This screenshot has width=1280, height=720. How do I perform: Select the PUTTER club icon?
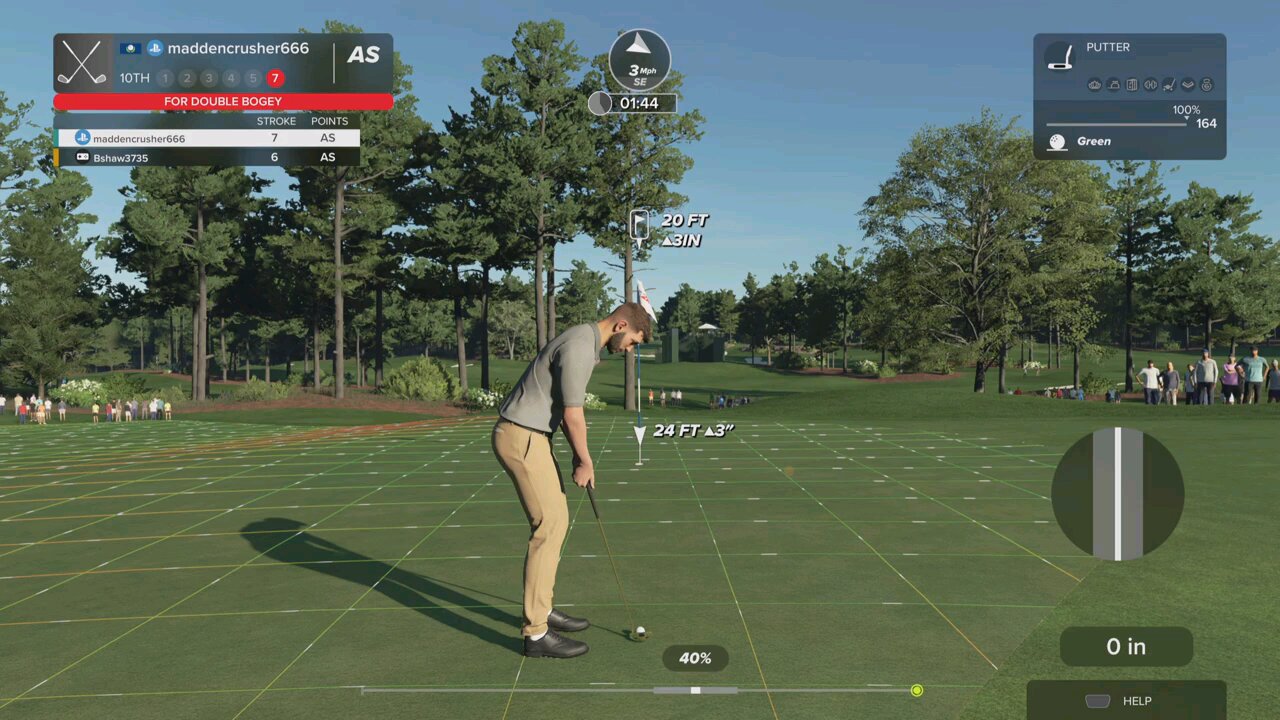(x=1060, y=56)
